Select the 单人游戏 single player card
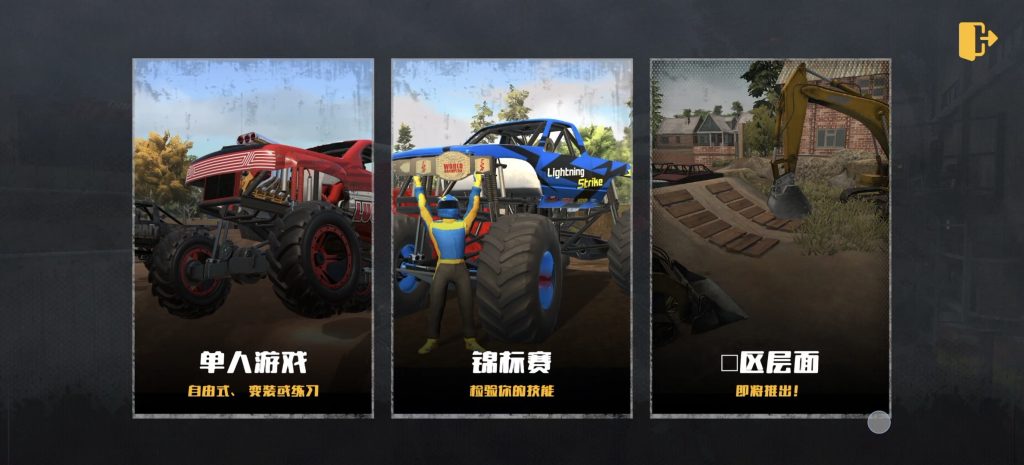The image size is (1024, 465). click(x=253, y=238)
